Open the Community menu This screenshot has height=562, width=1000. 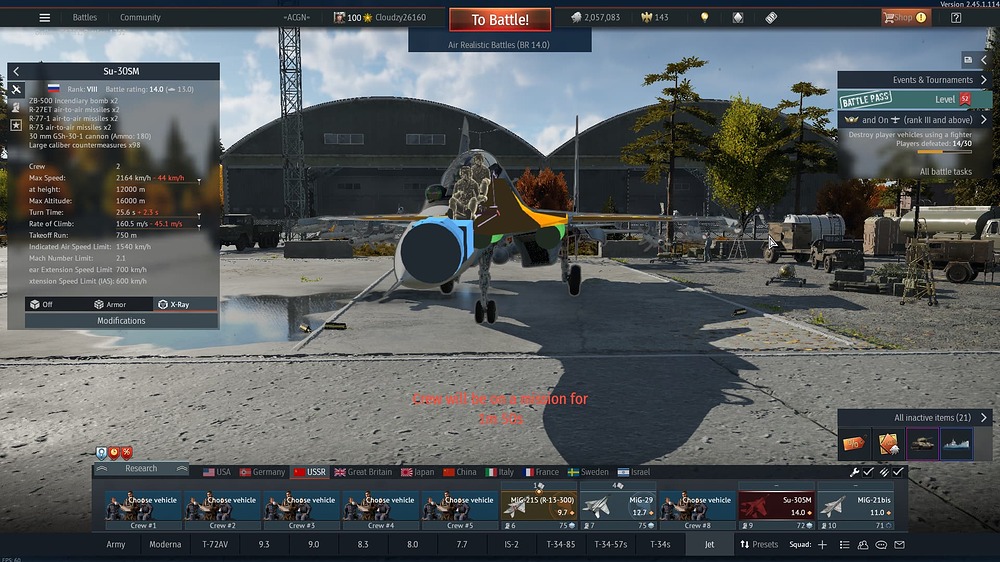(x=140, y=17)
